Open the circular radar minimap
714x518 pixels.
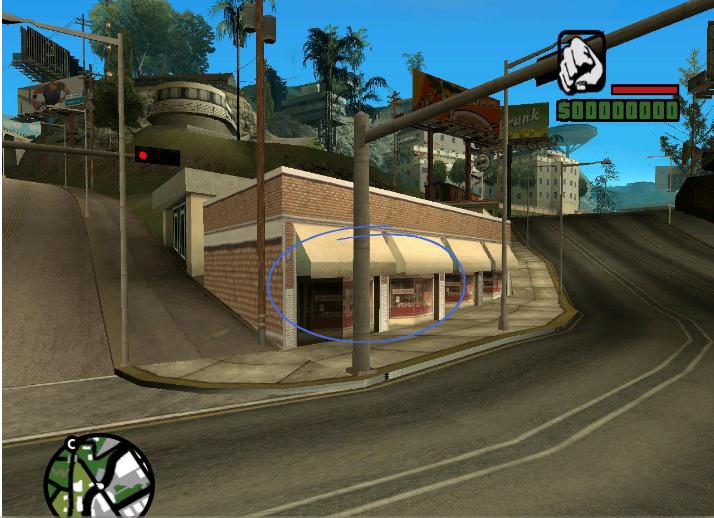(x=99, y=478)
